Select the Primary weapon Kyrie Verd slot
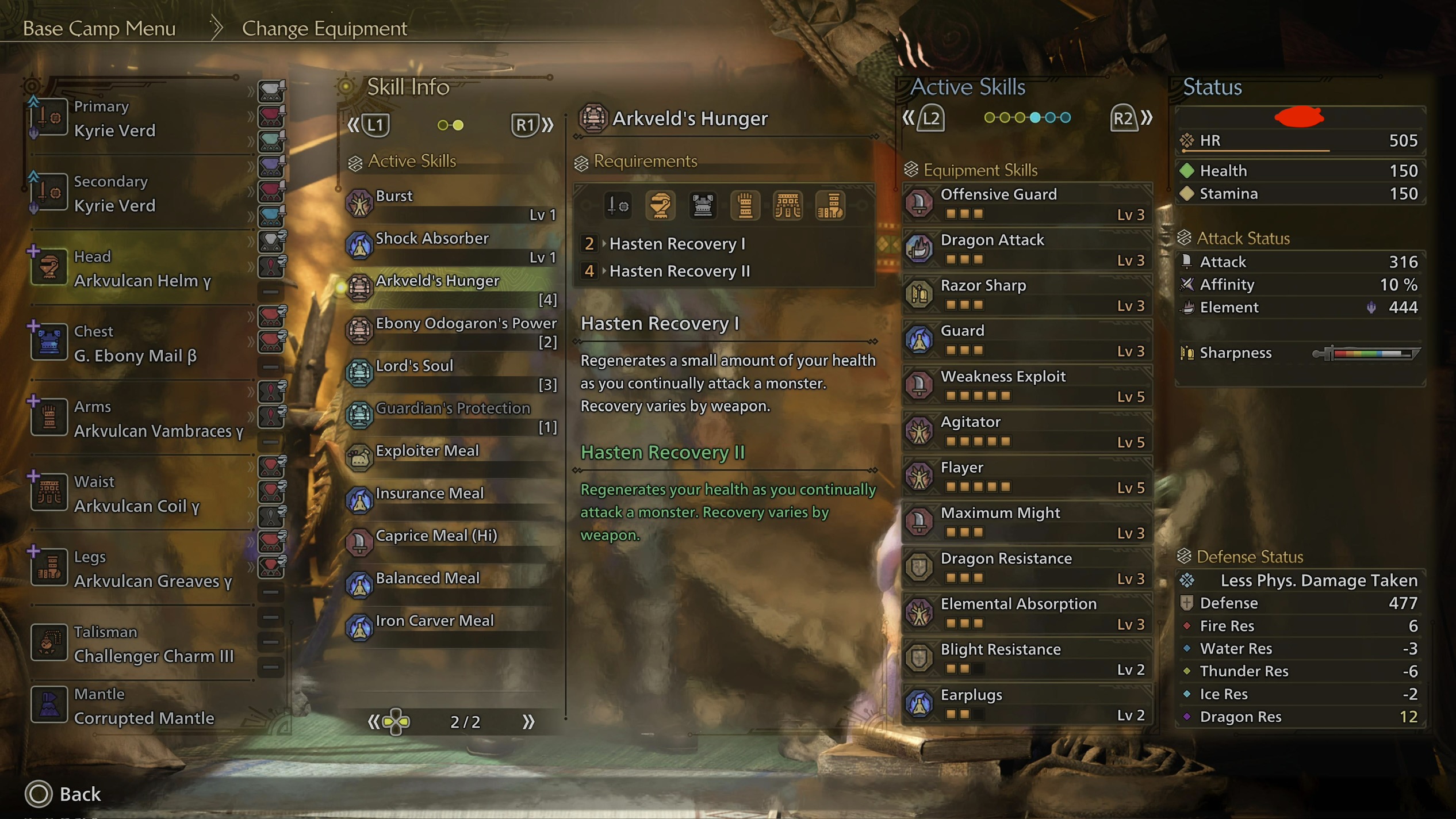The height and width of the screenshot is (819, 1456). [x=138, y=118]
